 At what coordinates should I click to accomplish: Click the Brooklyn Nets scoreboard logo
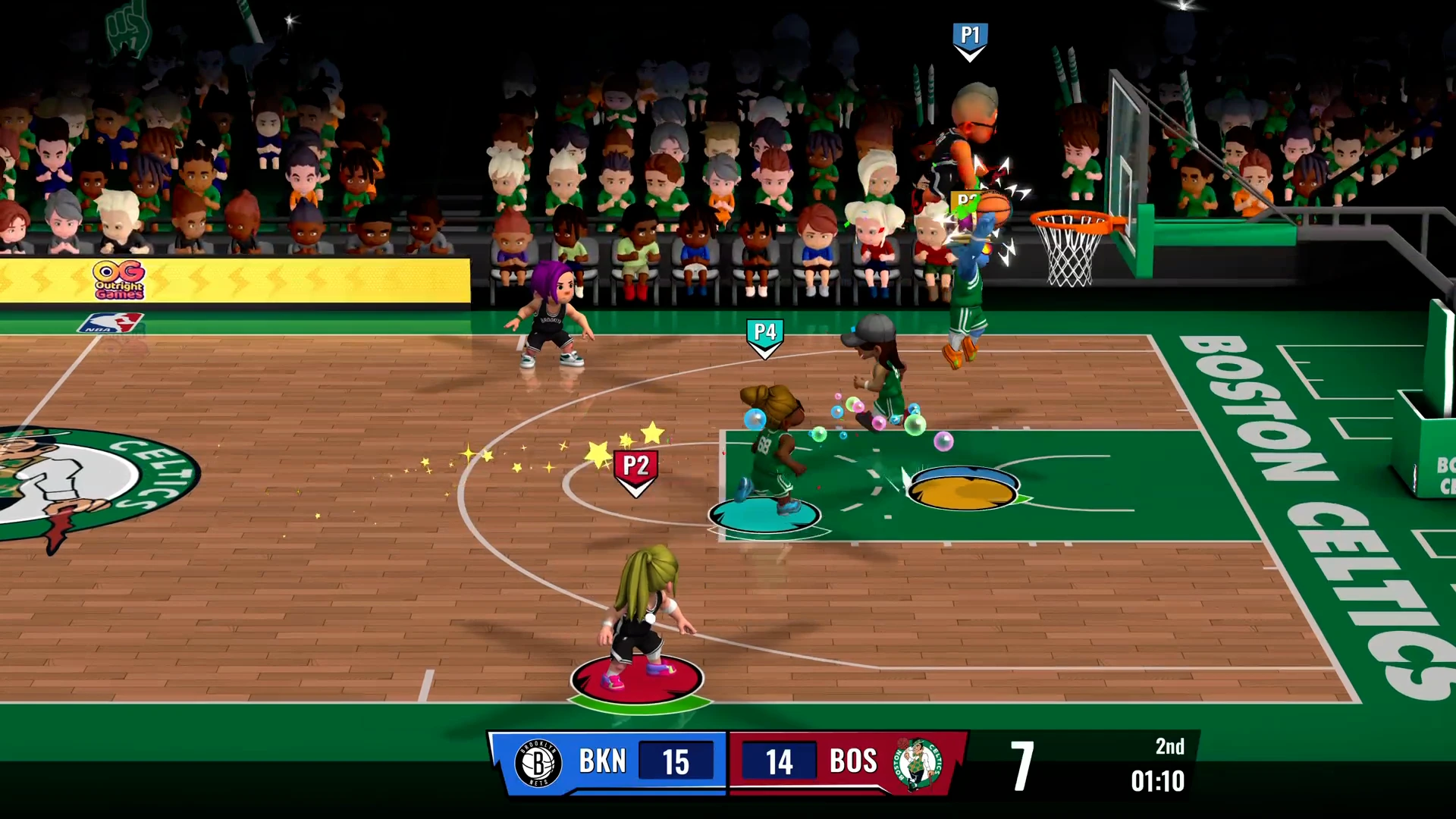pyautogui.click(x=538, y=763)
